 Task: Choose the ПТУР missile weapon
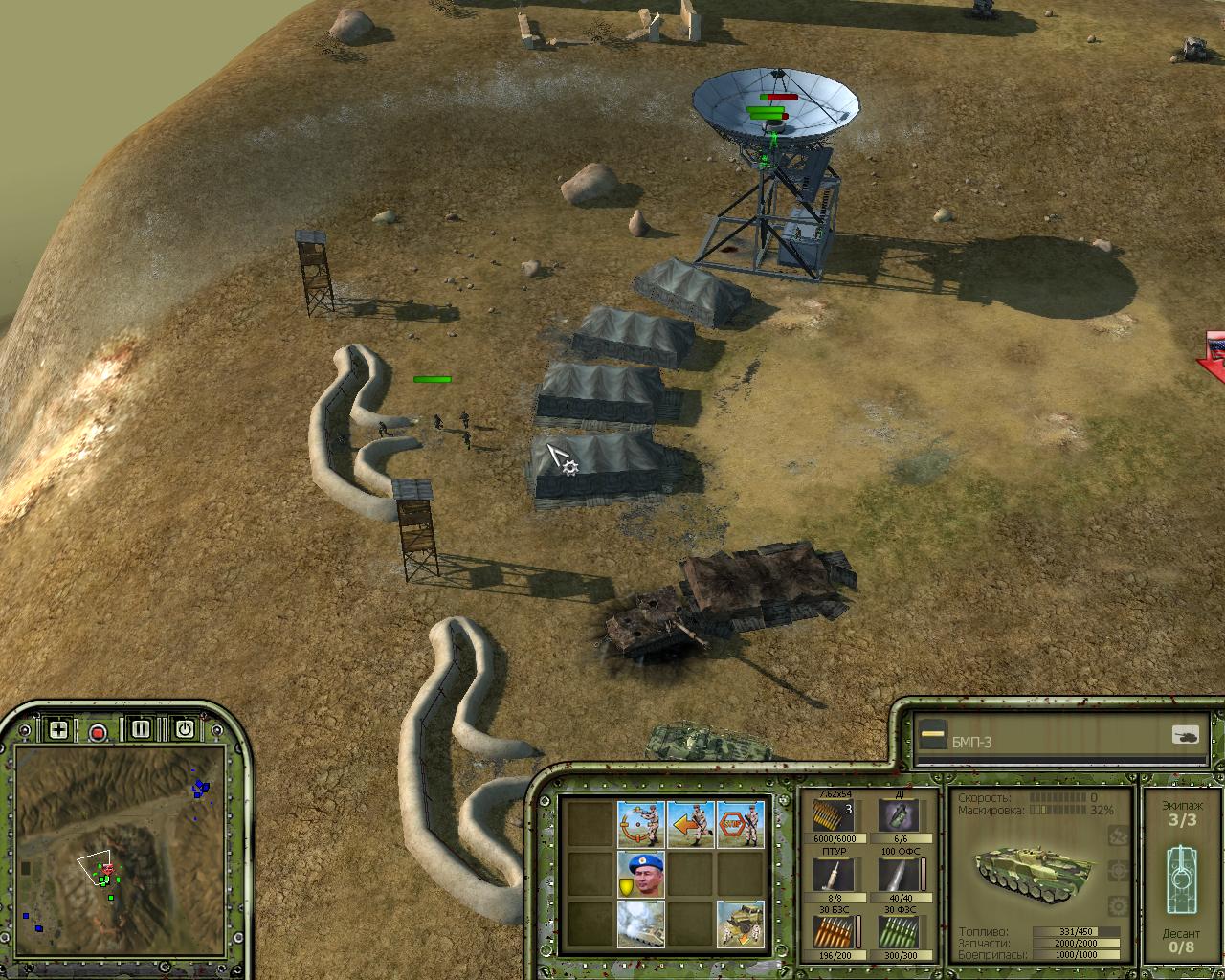pos(834,874)
